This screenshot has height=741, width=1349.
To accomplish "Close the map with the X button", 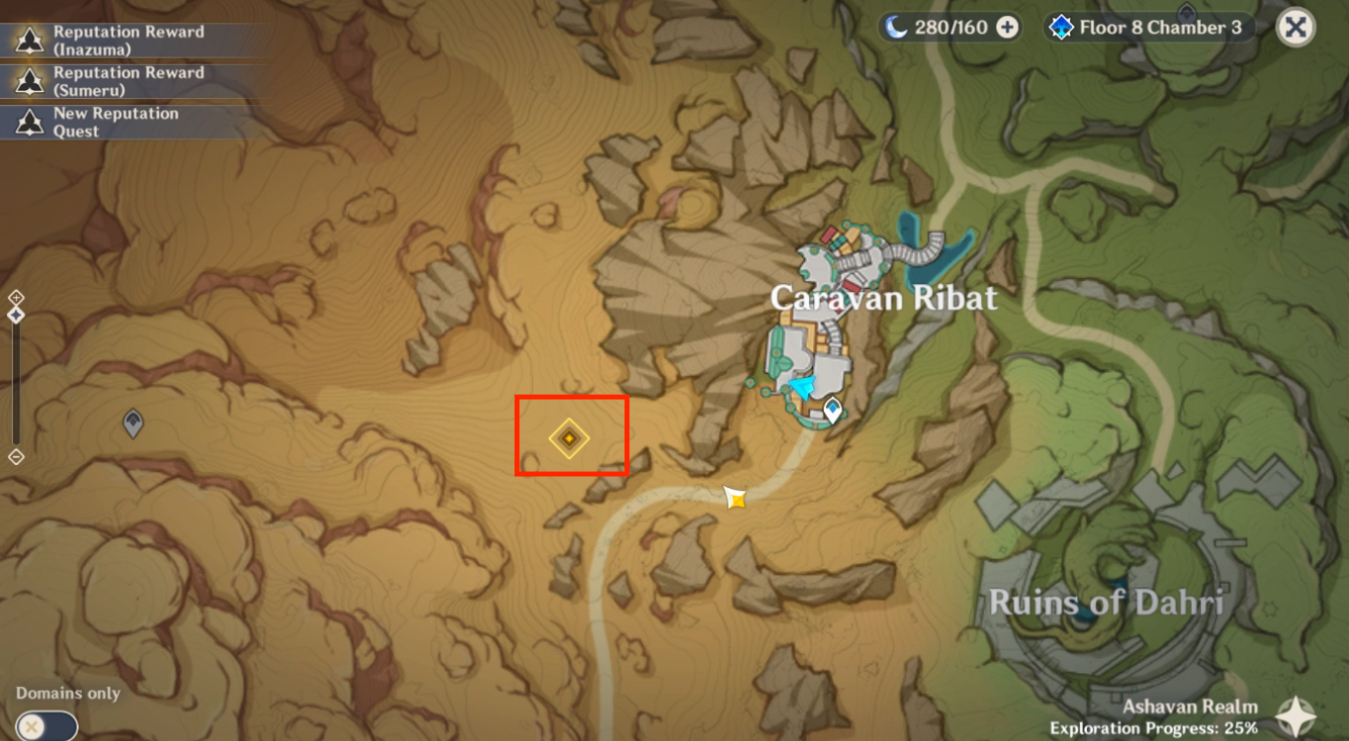I will [x=1295, y=28].
